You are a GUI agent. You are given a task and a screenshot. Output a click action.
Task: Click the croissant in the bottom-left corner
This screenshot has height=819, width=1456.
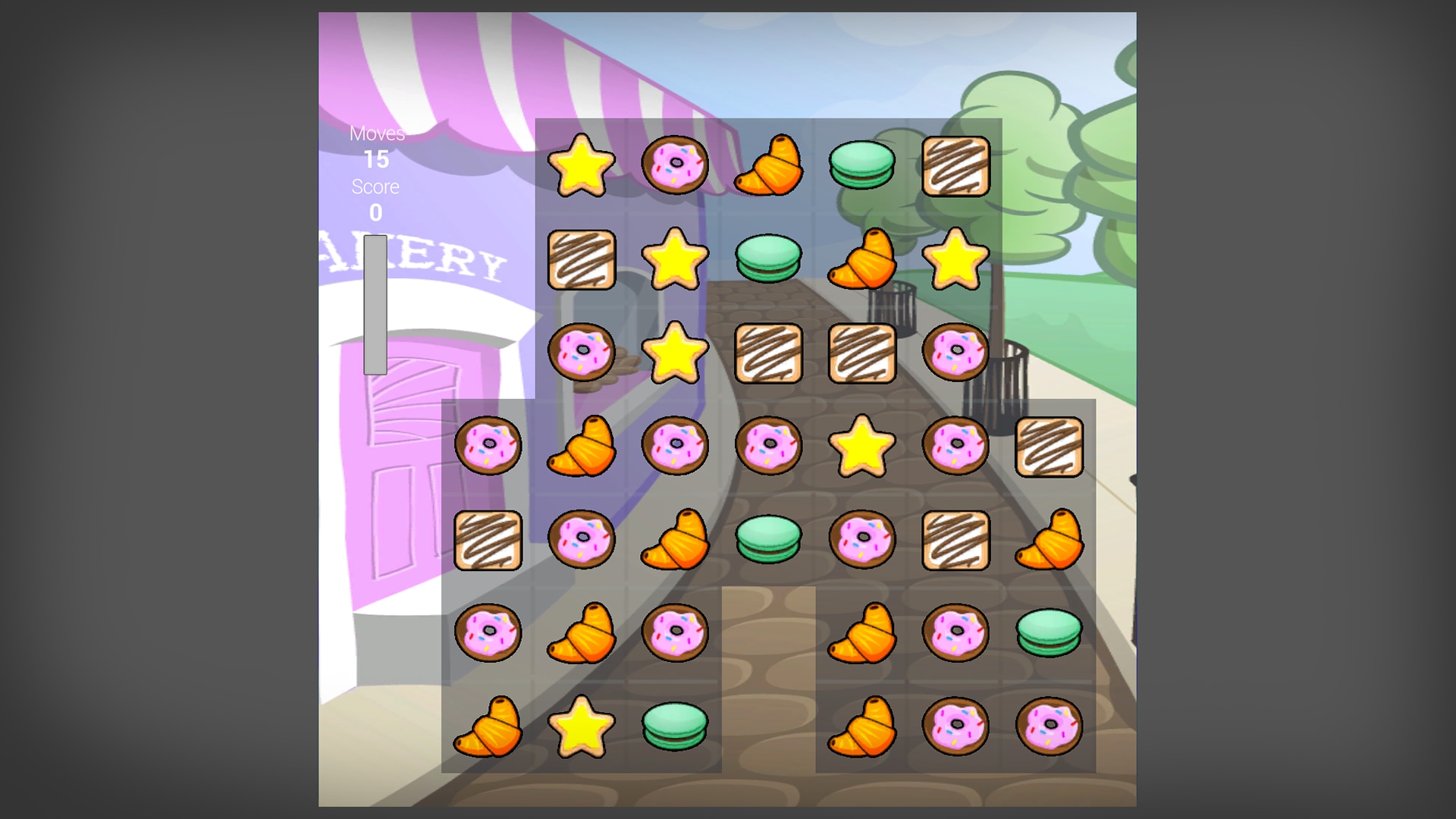489,726
